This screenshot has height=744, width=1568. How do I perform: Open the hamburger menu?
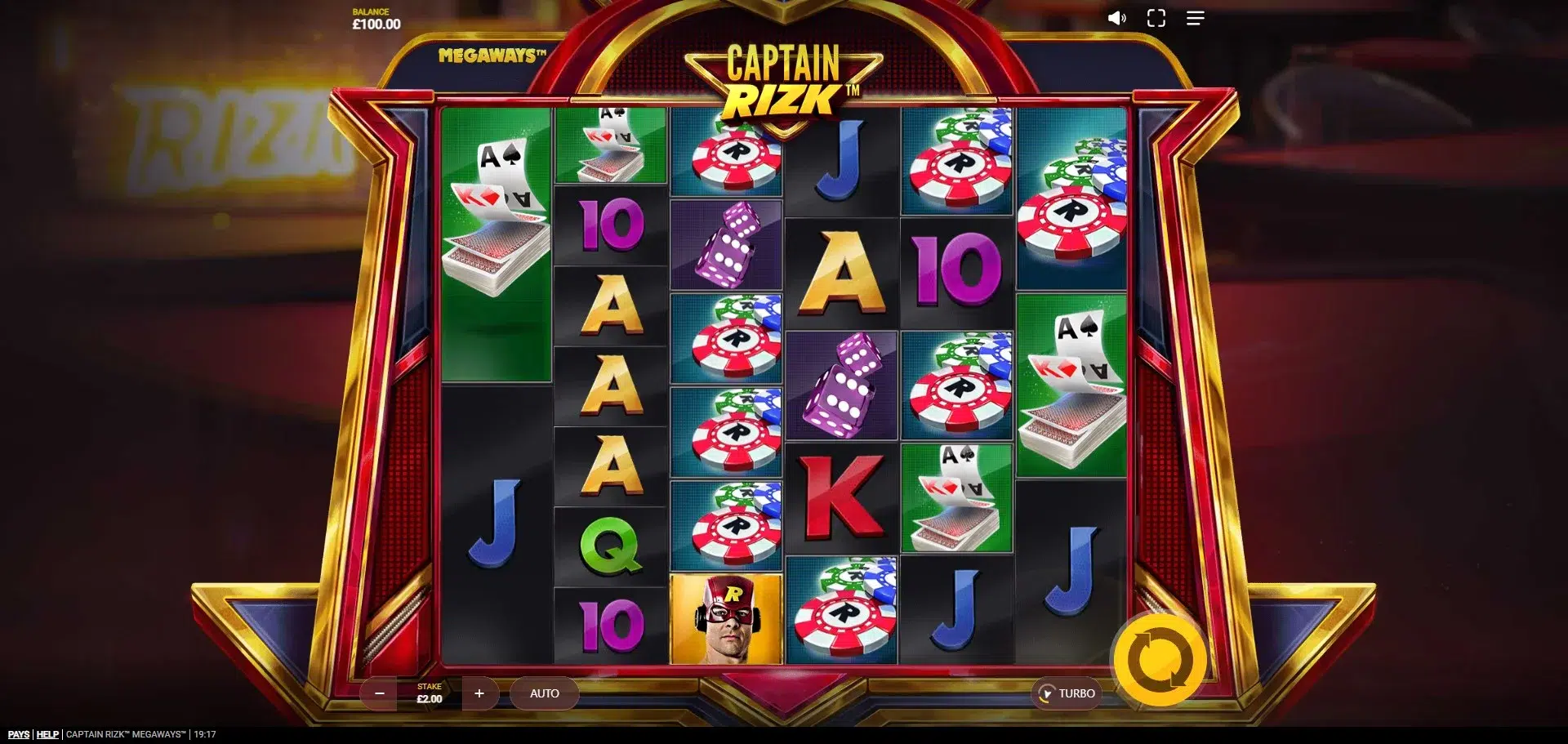point(1196,18)
